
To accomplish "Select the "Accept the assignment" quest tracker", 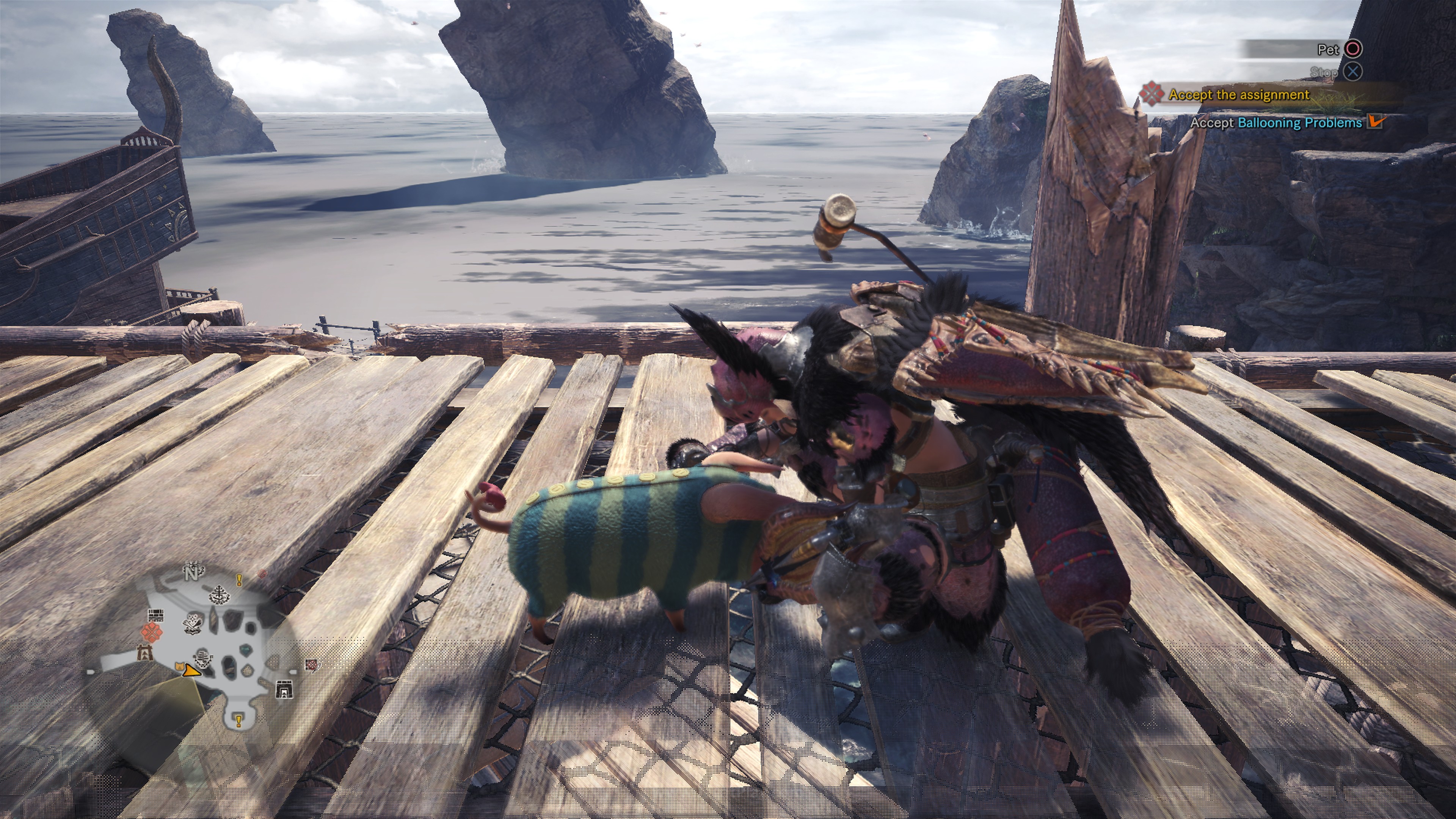I will 1238,95.
